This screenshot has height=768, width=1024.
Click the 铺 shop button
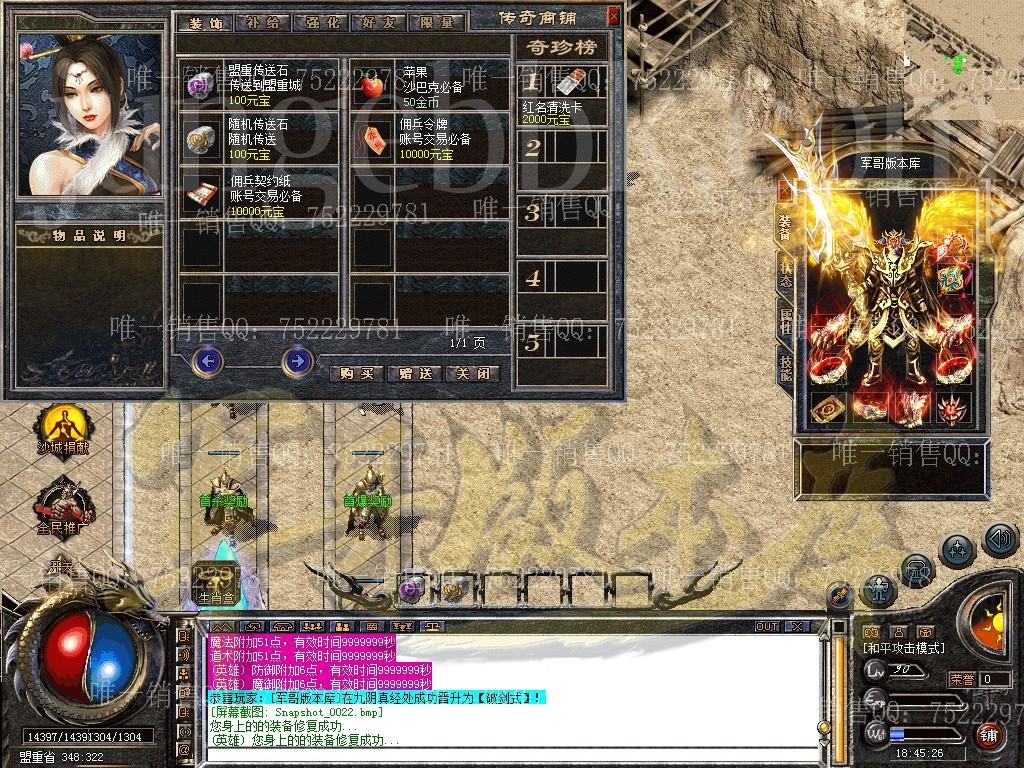point(989,735)
